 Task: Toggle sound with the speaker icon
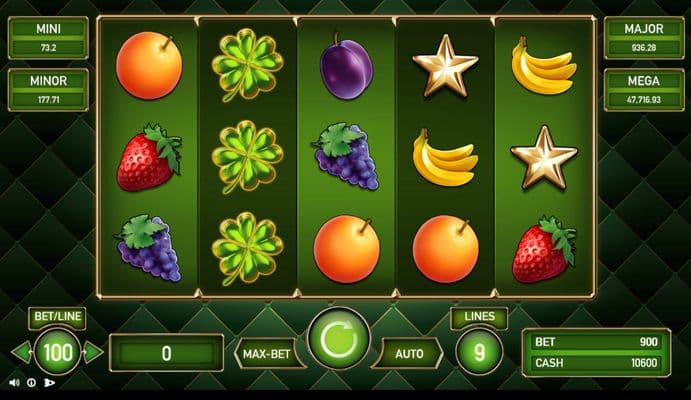point(14,382)
